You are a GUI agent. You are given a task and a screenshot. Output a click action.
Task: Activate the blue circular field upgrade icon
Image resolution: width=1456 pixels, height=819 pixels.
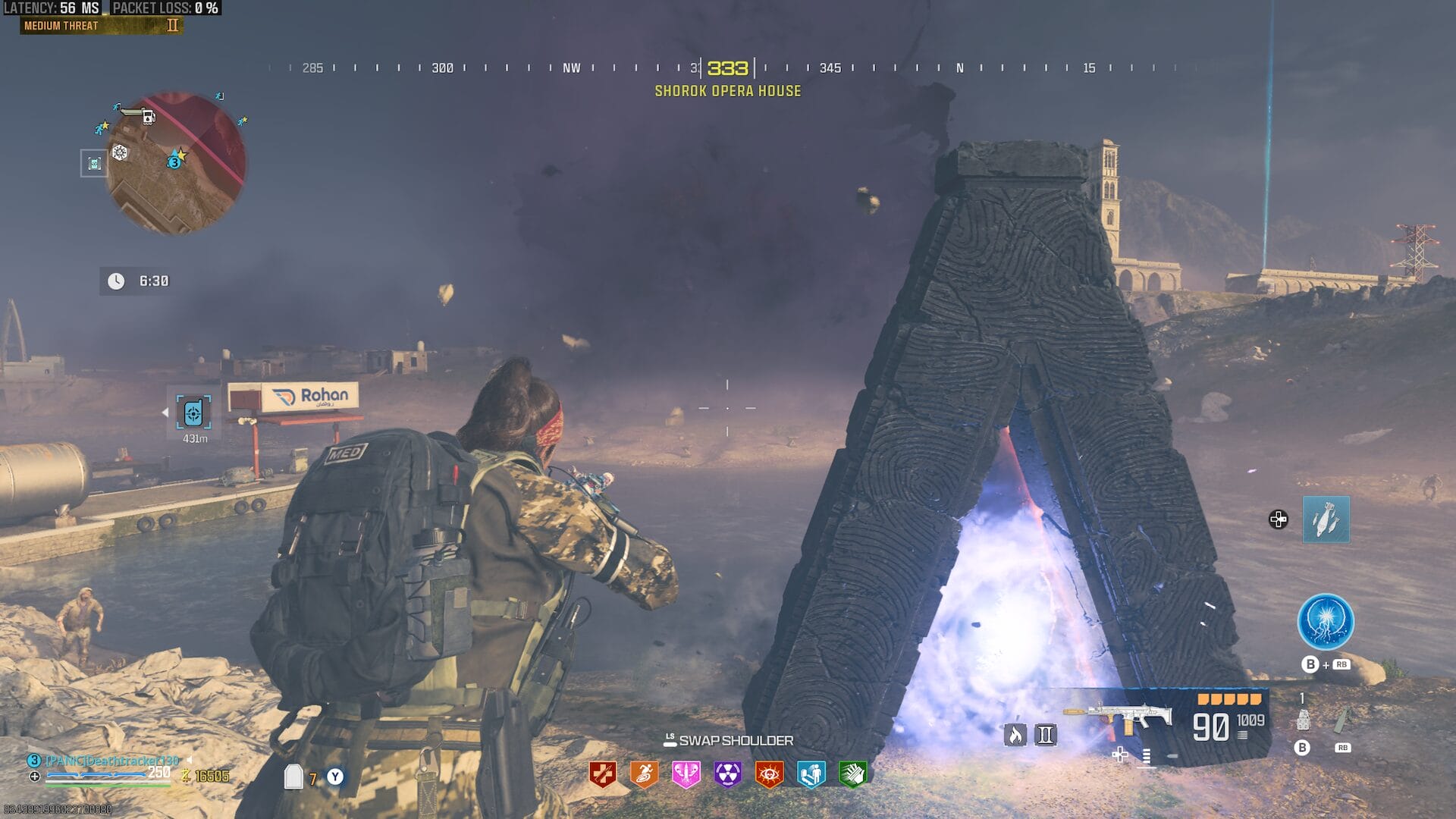(x=1326, y=622)
